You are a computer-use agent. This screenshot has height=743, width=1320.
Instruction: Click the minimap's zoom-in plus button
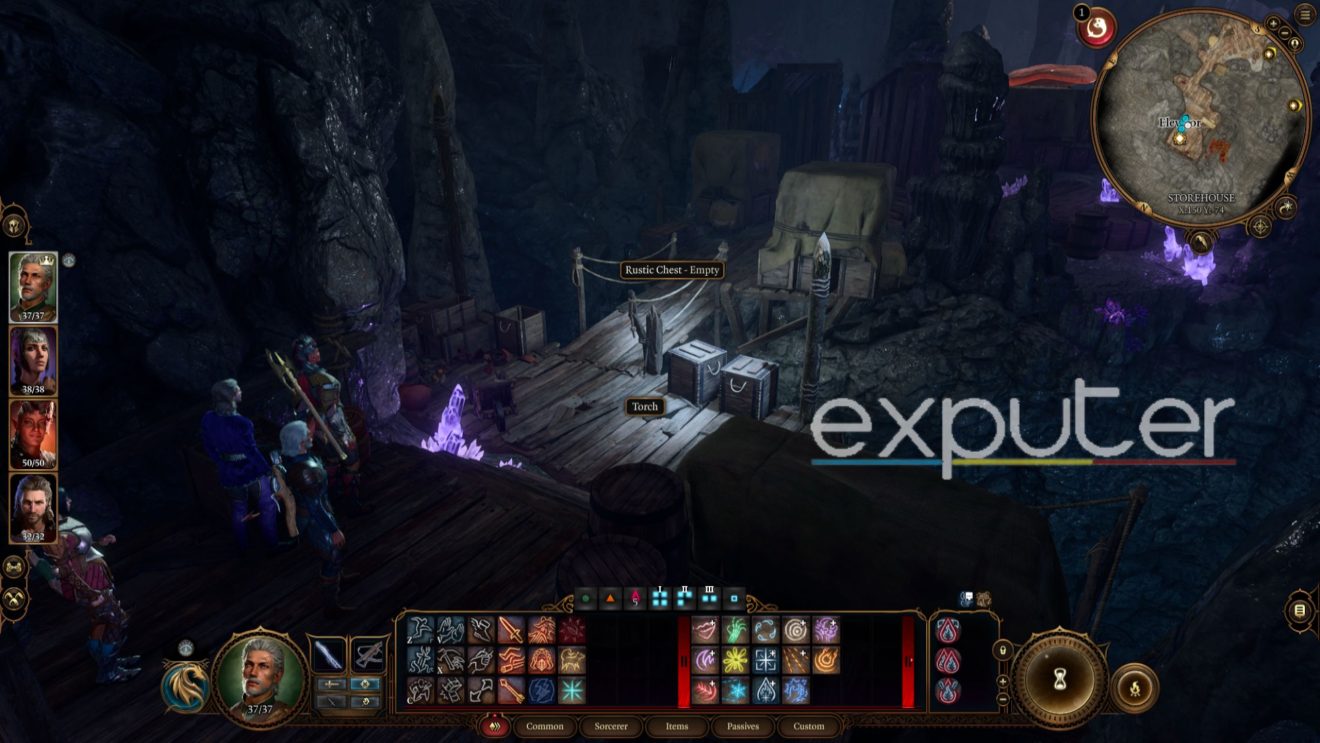point(1273,23)
